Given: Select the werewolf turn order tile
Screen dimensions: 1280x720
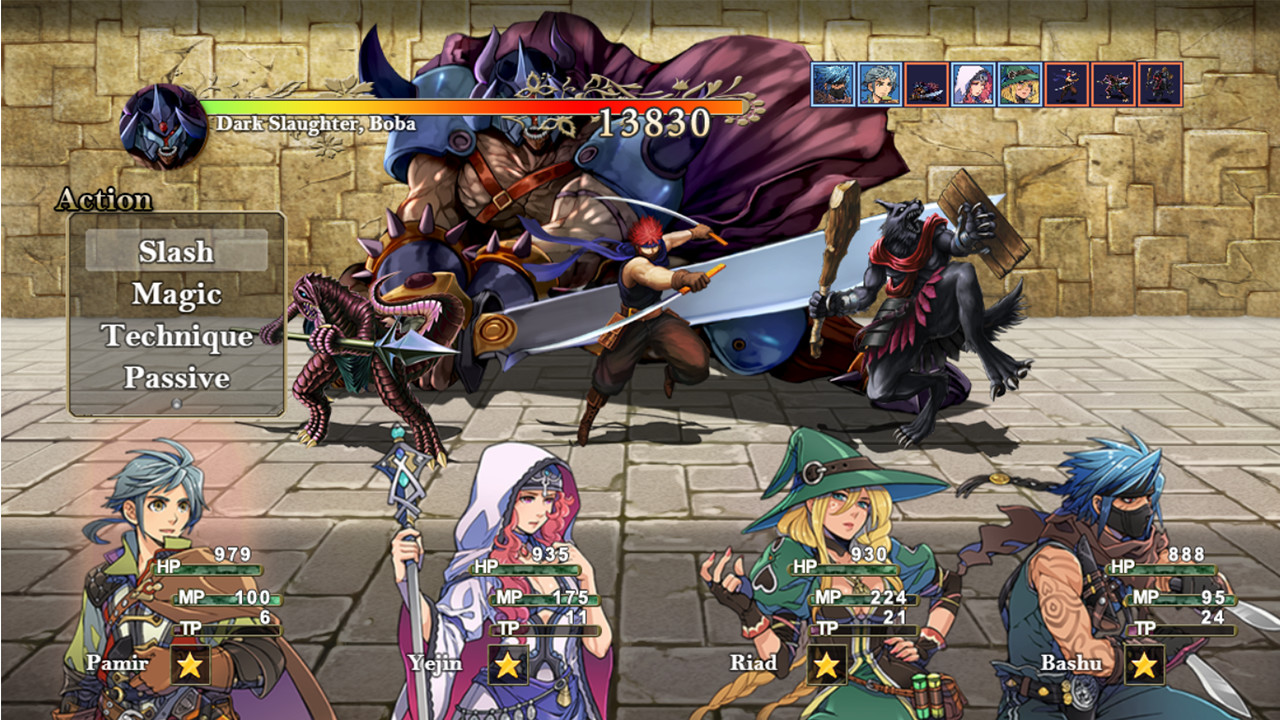Looking at the screenshot, I should pyautogui.click(x=1160, y=84).
